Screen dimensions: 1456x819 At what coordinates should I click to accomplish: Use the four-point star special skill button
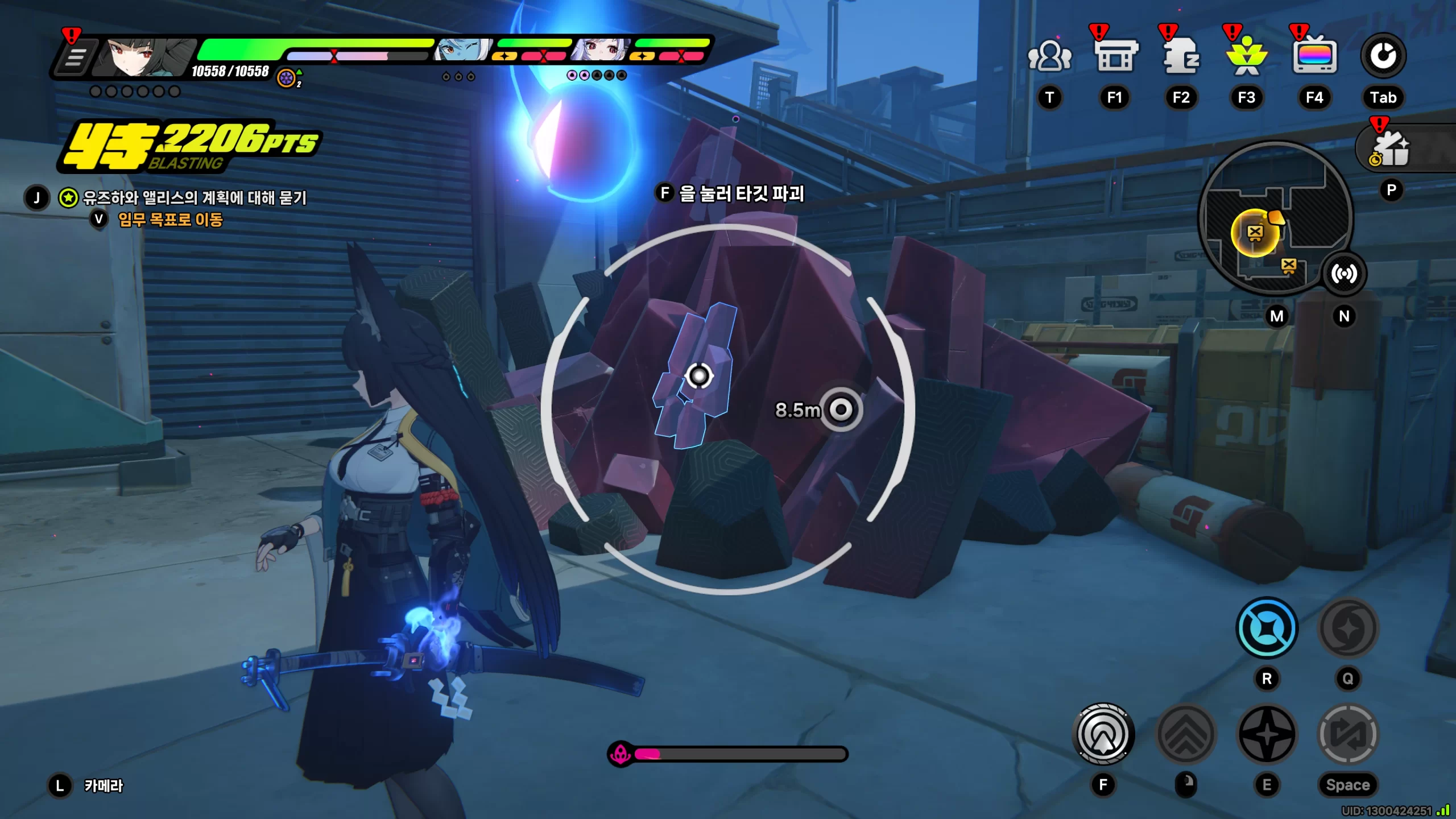click(x=1267, y=734)
